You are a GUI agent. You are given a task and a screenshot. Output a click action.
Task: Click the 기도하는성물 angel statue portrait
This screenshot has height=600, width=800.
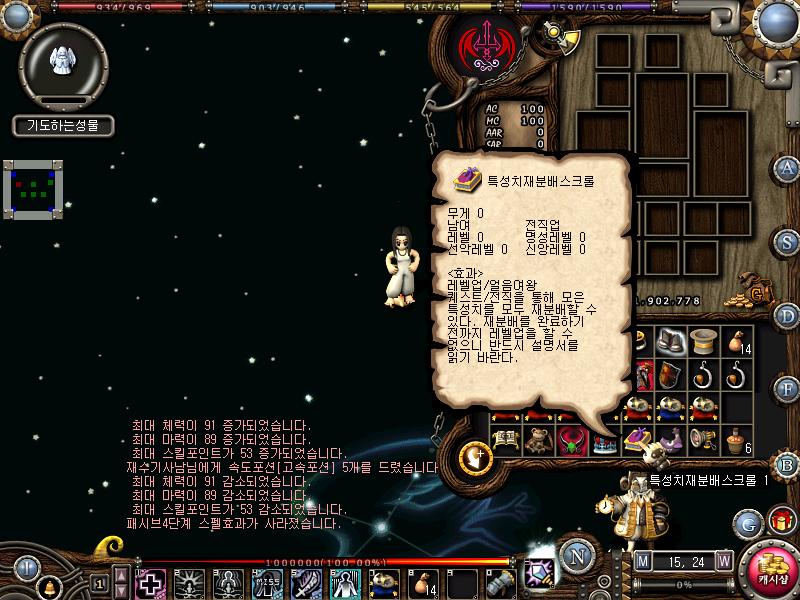tap(63, 63)
